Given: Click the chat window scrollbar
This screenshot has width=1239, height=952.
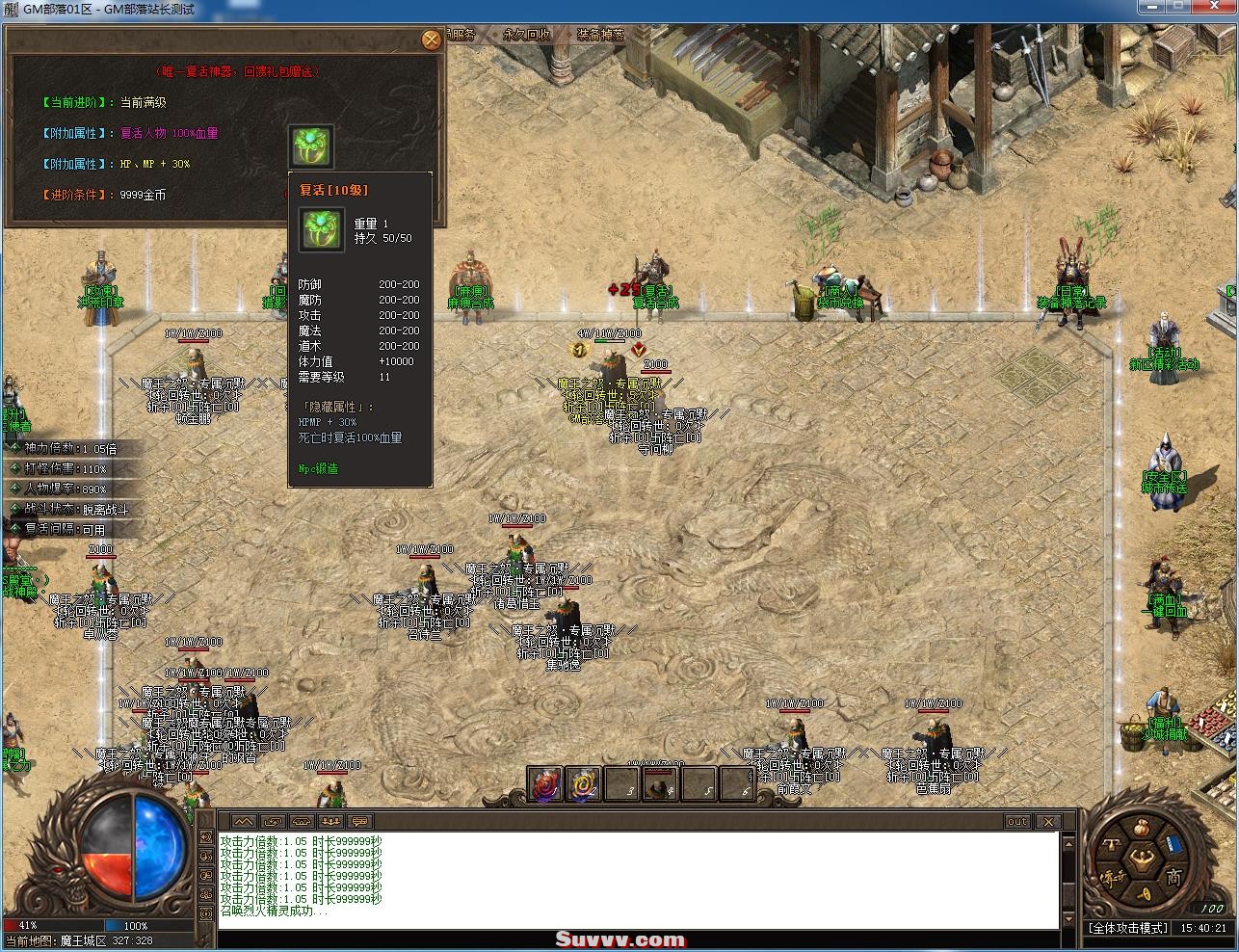Looking at the screenshot, I should tap(1068, 877).
